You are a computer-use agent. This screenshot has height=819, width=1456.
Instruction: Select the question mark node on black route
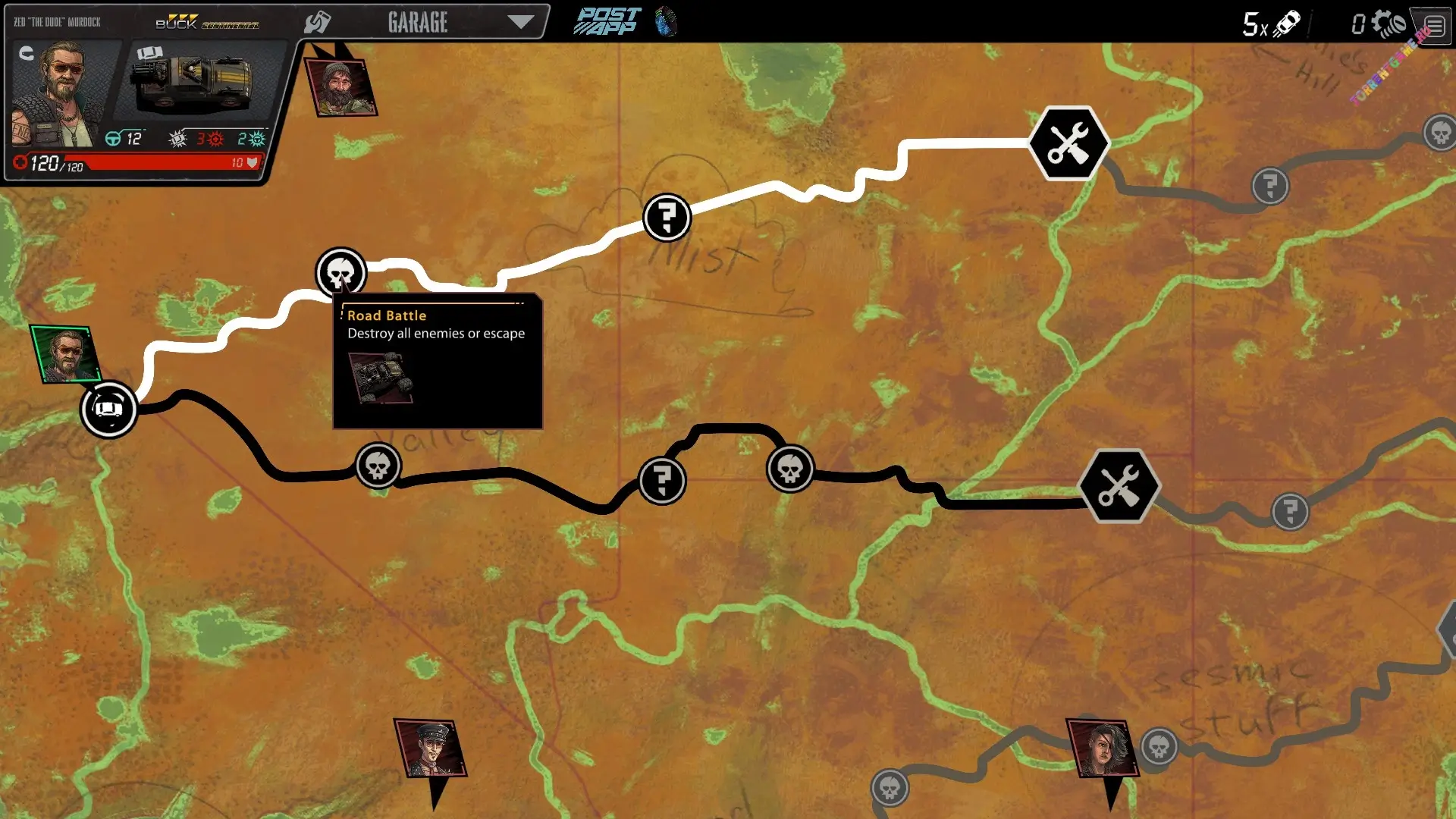click(x=662, y=480)
